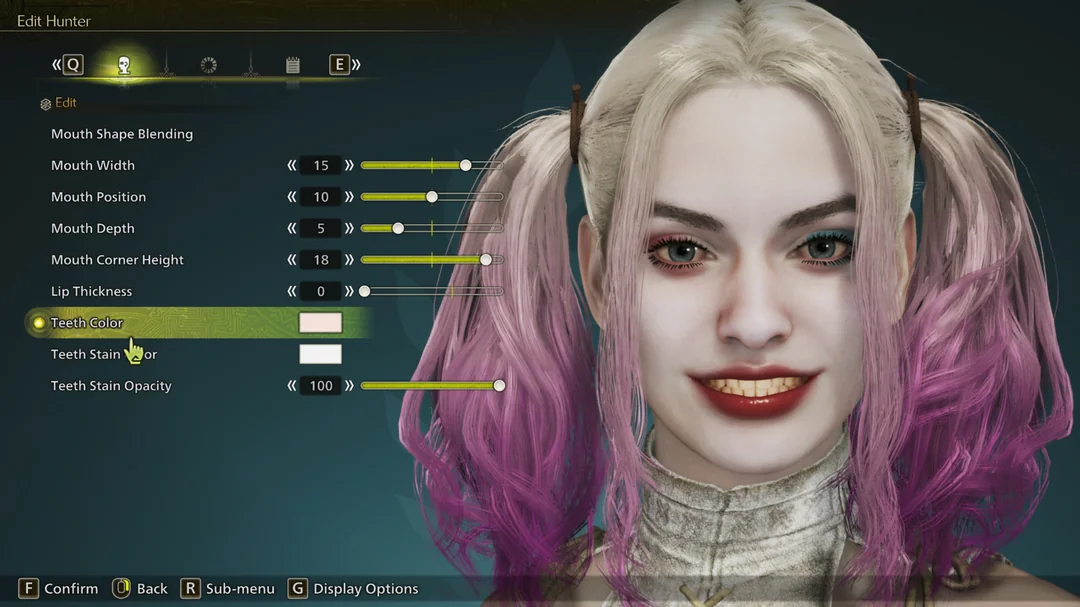
Task: Switch to the dotted ring tab
Action: tap(208, 66)
